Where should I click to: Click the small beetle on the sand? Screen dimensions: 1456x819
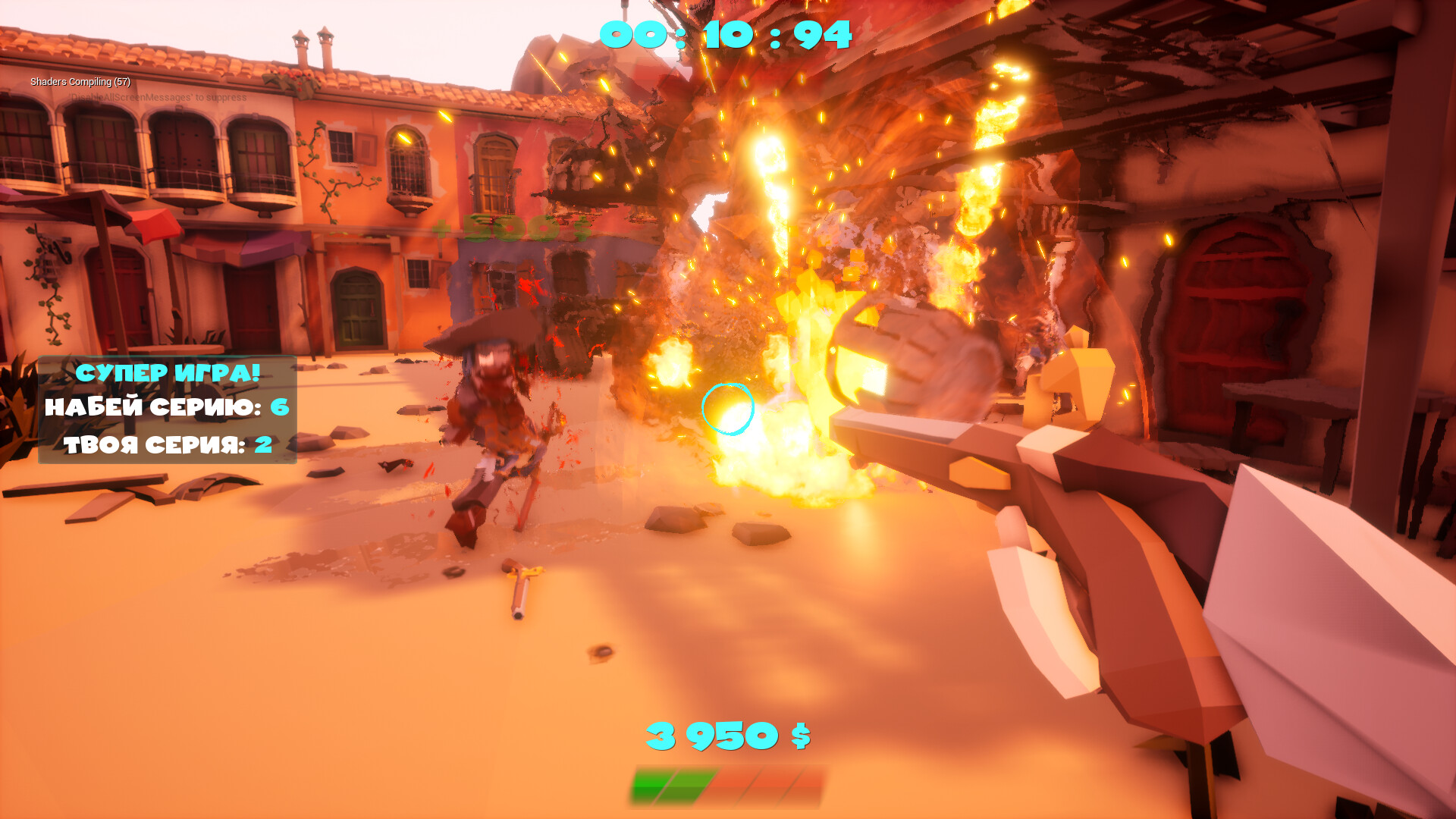tap(599, 651)
